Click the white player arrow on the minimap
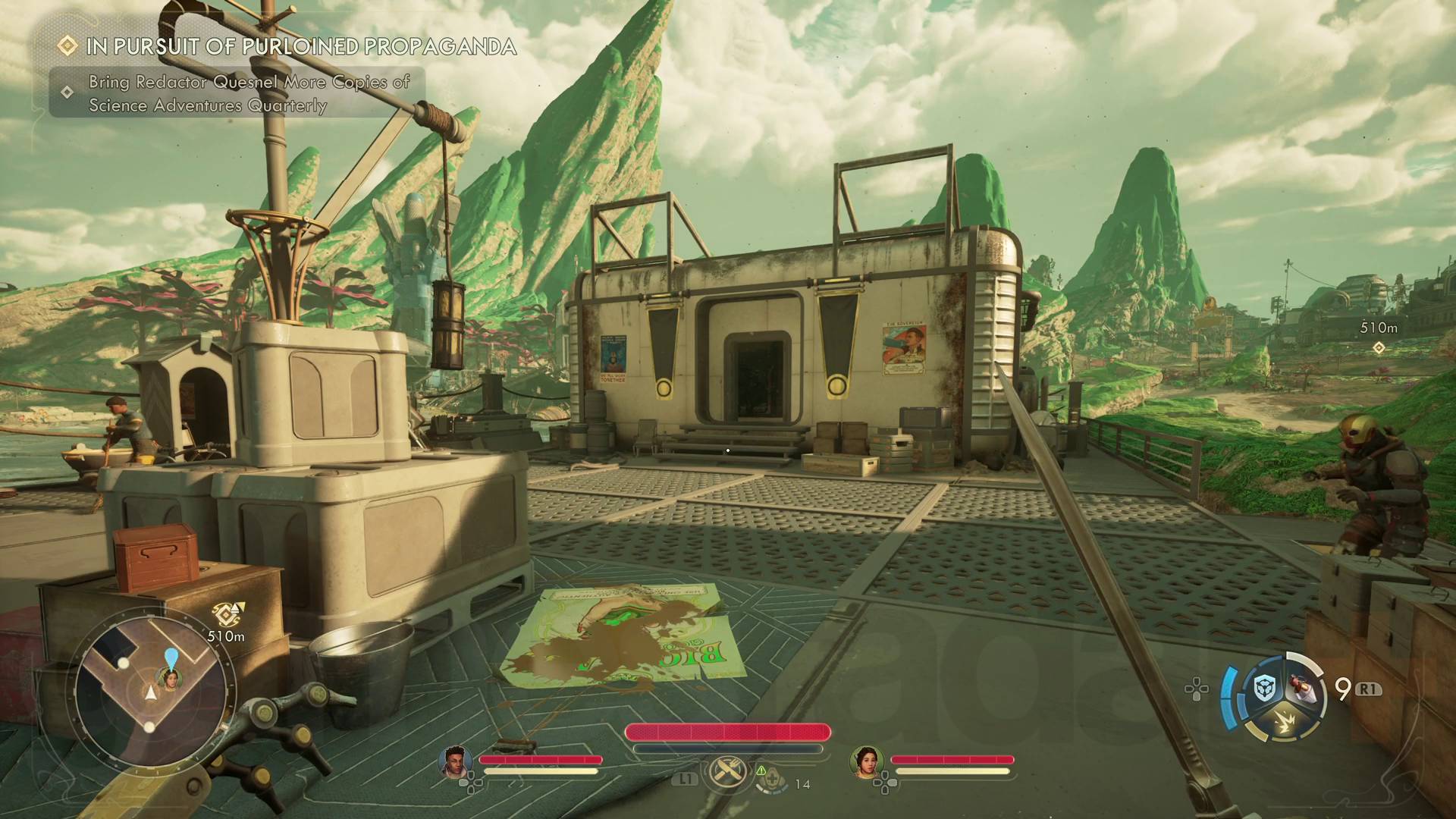The height and width of the screenshot is (819, 1456). click(x=150, y=692)
